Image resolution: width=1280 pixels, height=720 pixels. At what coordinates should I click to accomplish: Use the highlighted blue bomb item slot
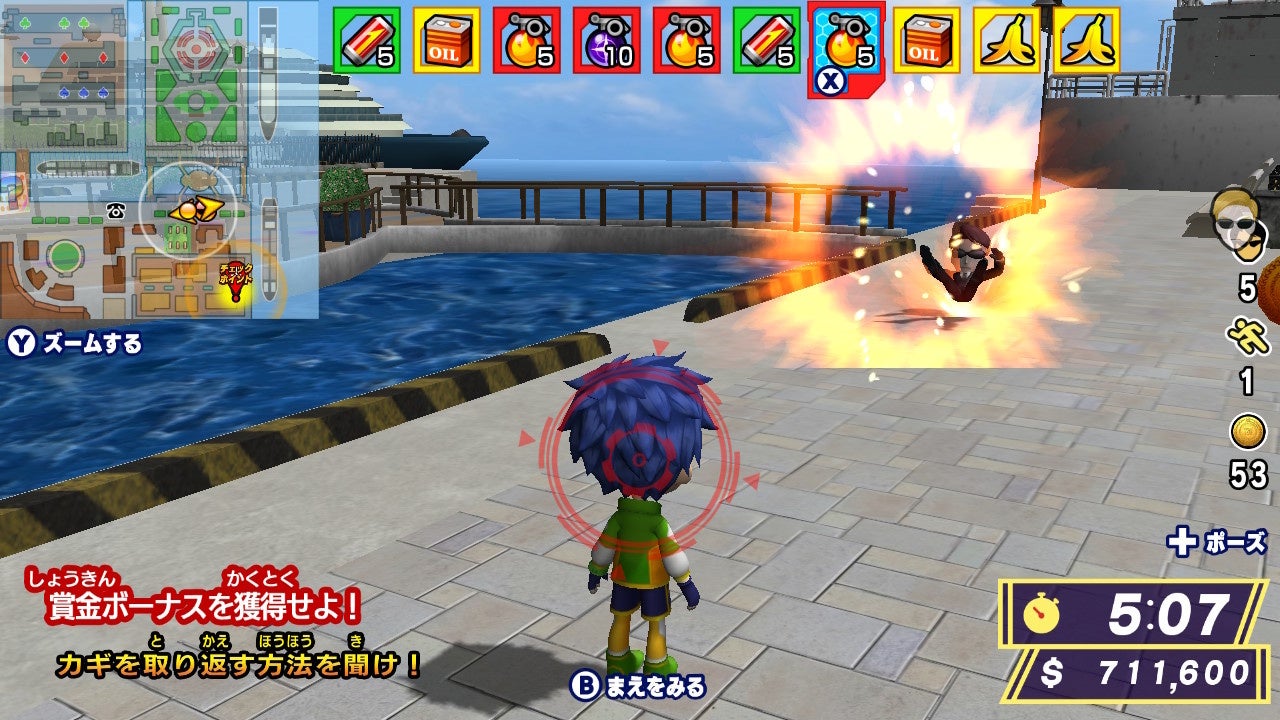(846, 42)
